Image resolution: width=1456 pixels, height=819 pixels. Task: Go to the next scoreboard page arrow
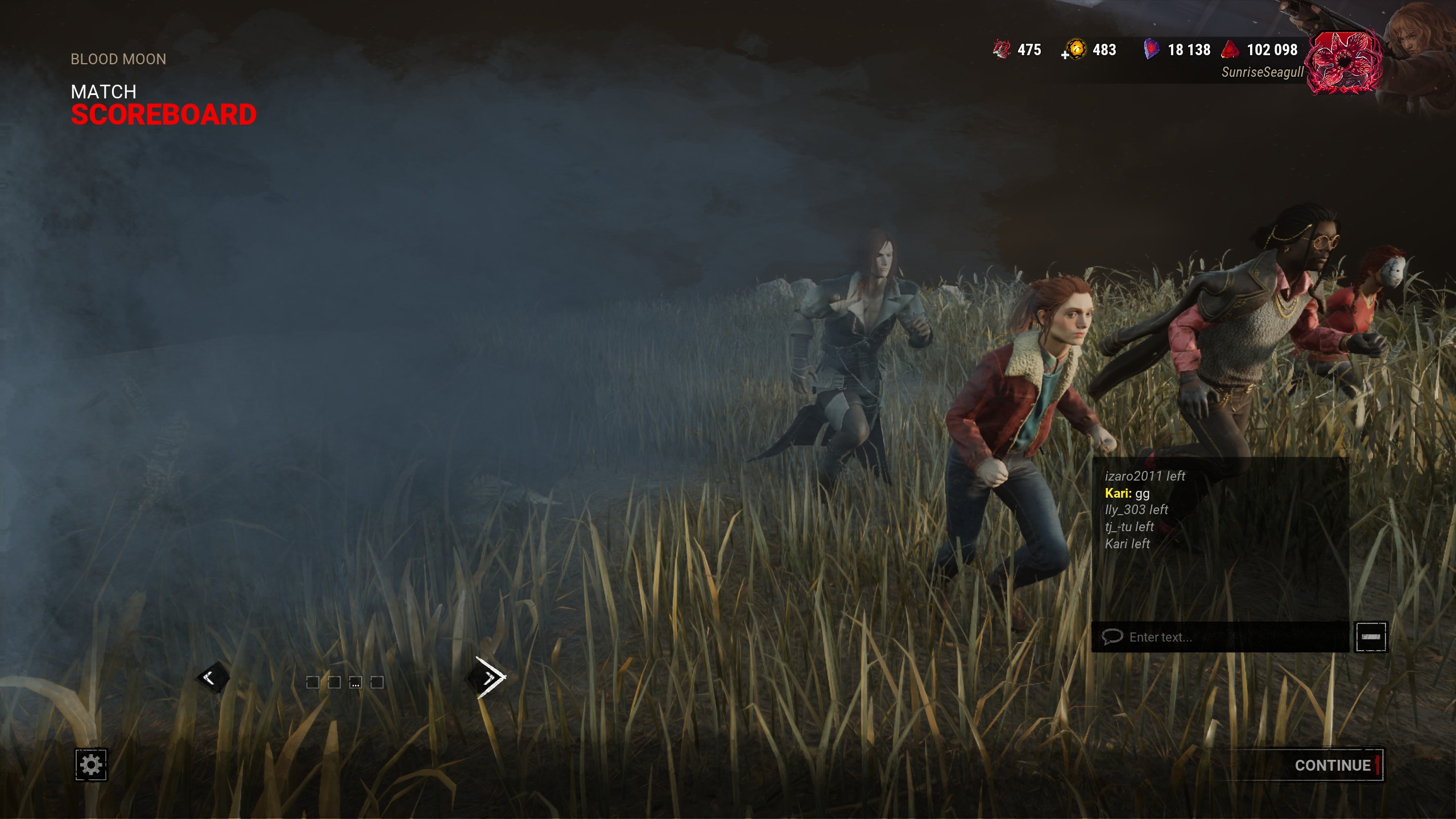click(x=489, y=677)
